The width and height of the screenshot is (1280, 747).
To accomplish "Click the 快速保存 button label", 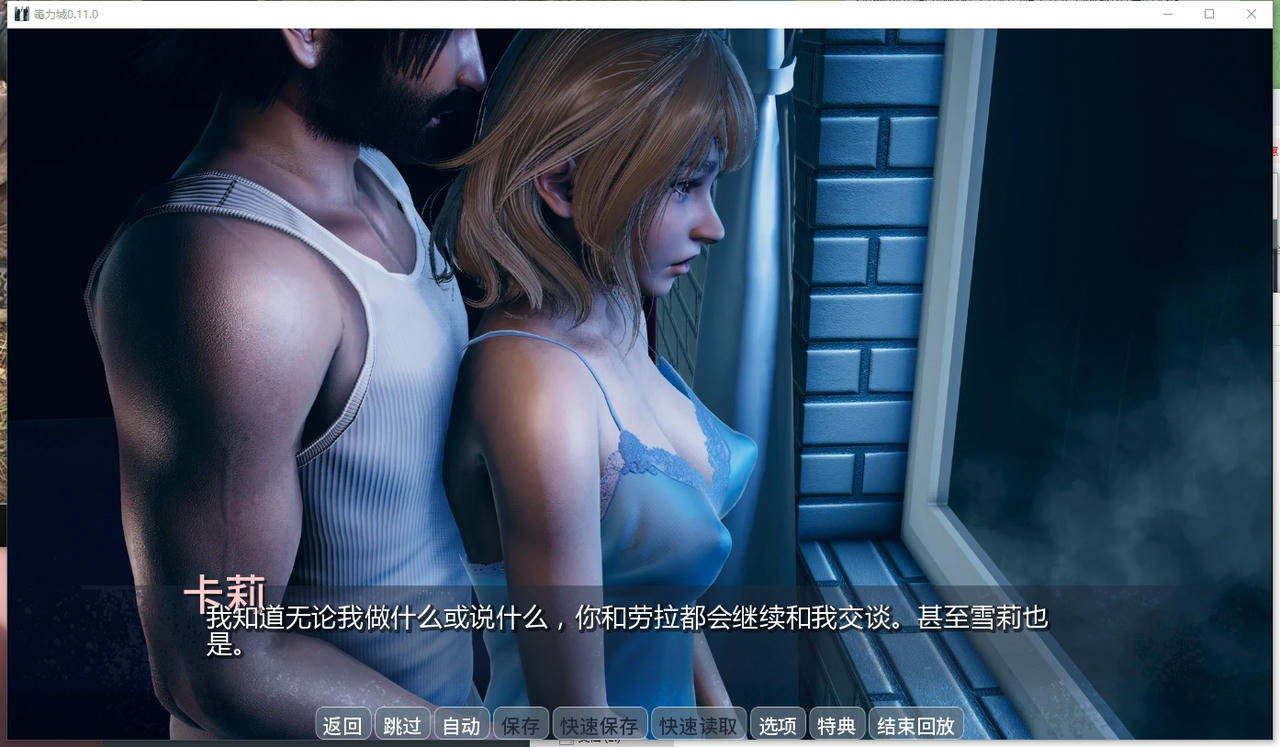I will click(598, 724).
